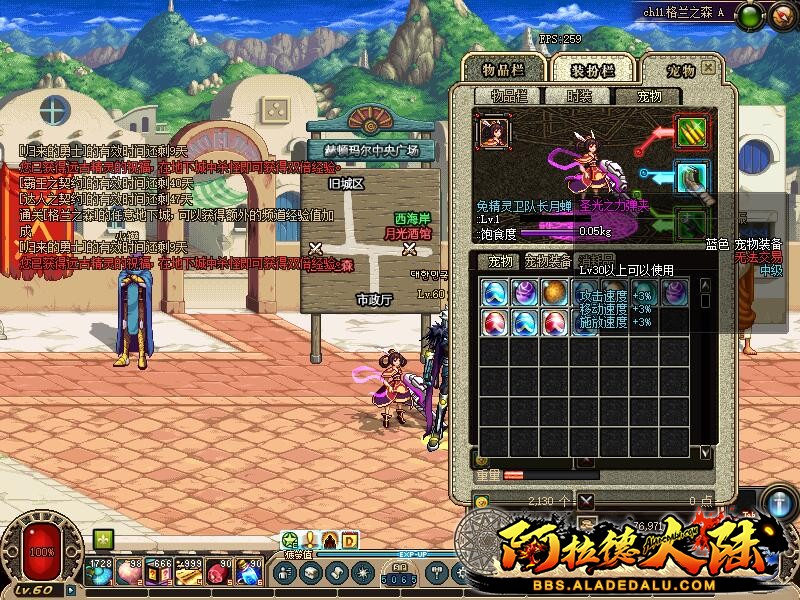Viewport: 800px width, 600px height.
Task: Click the red orb button at top right
Action: pyautogui.click(x=782, y=14)
